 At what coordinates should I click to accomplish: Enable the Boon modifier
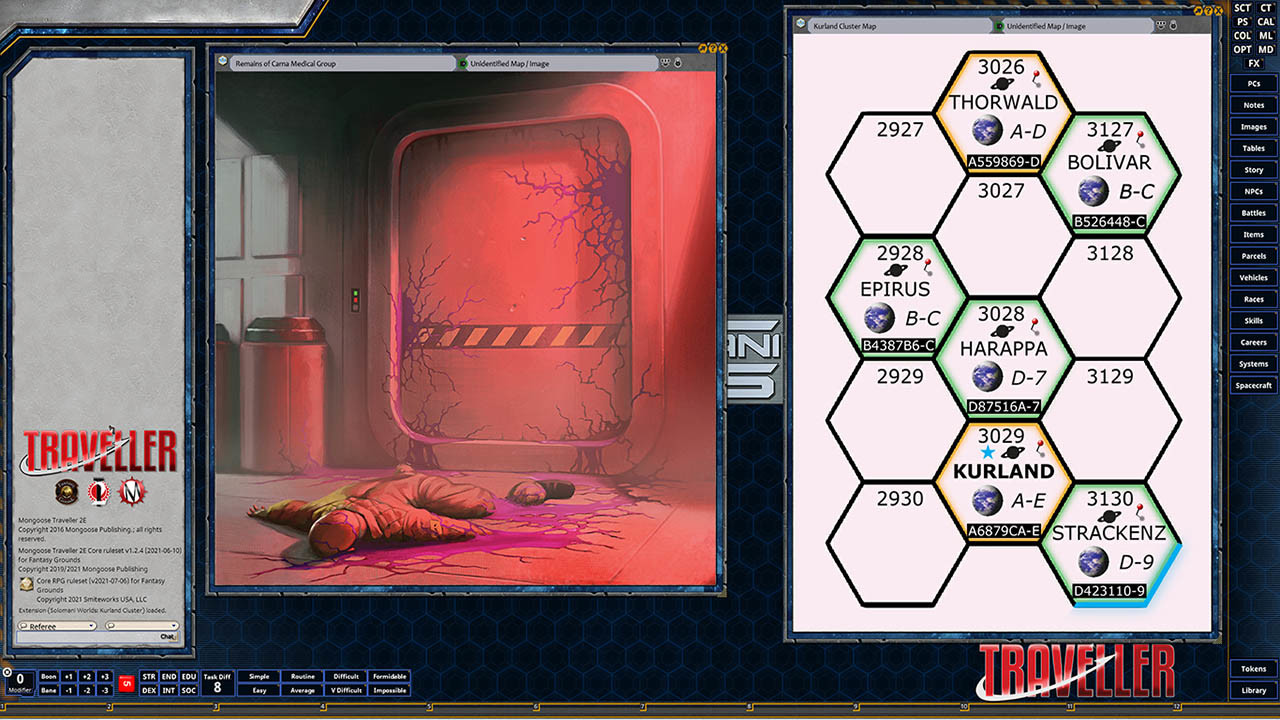pos(50,676)
